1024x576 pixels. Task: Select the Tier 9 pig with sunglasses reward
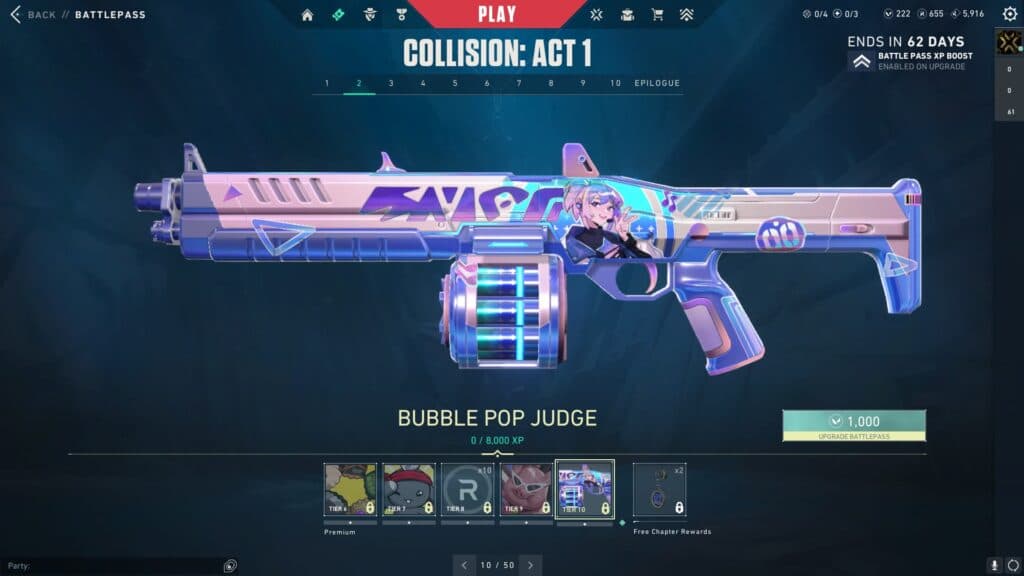point(526,489)
